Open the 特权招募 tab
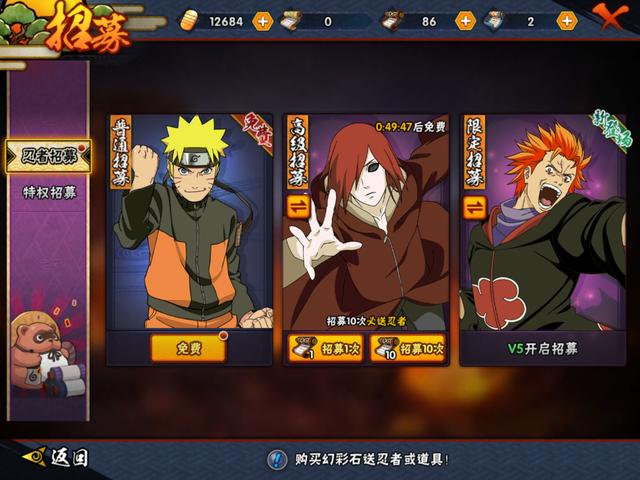 point(49,191)
